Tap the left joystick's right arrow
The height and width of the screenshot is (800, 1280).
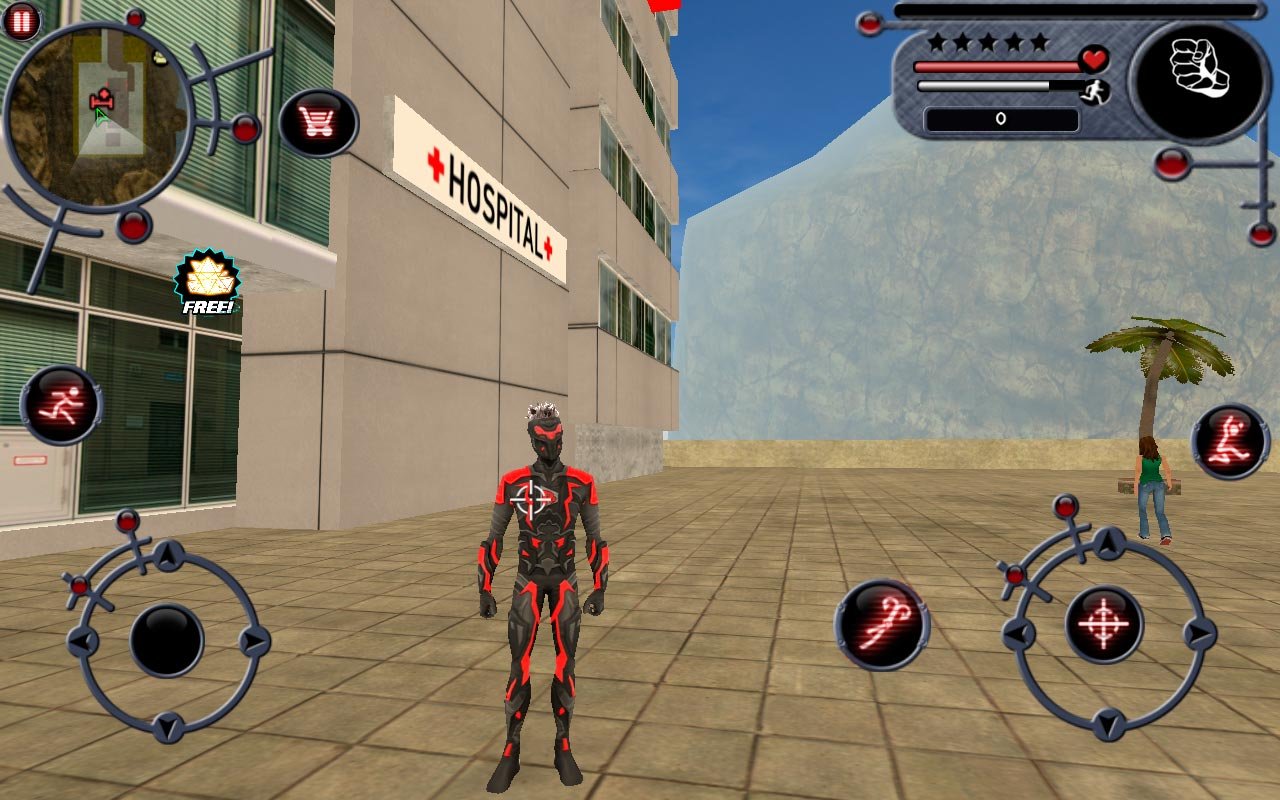(254, 640)
